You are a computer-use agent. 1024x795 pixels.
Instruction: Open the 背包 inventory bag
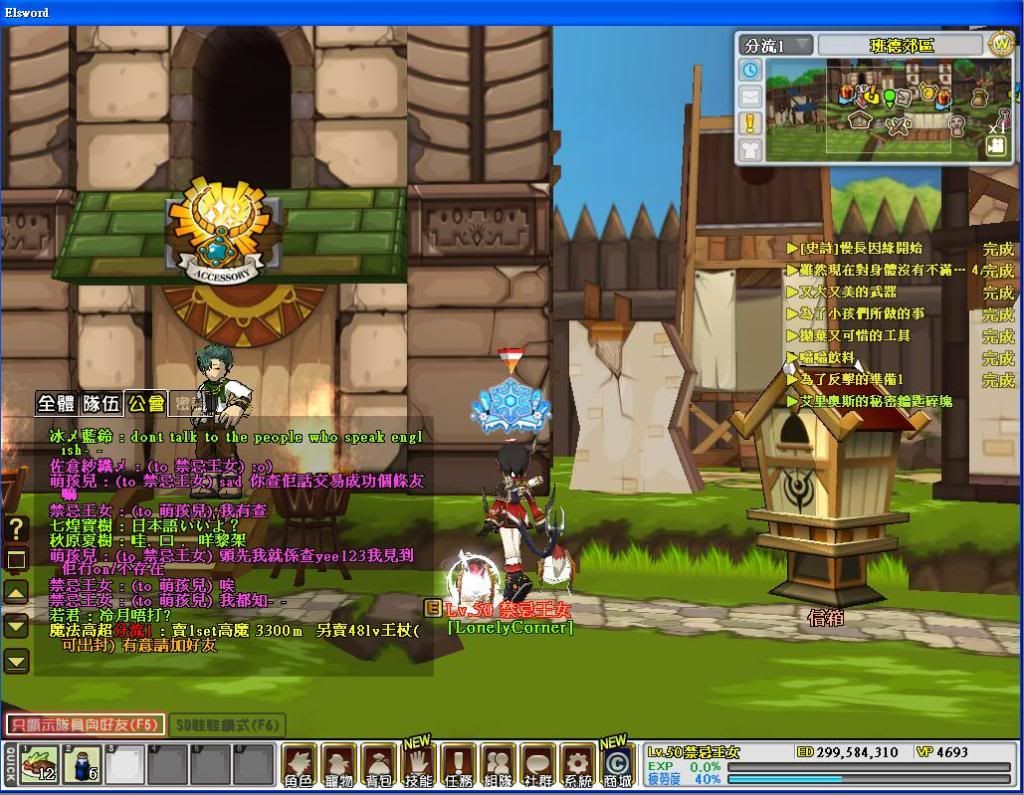coord(379,765)
